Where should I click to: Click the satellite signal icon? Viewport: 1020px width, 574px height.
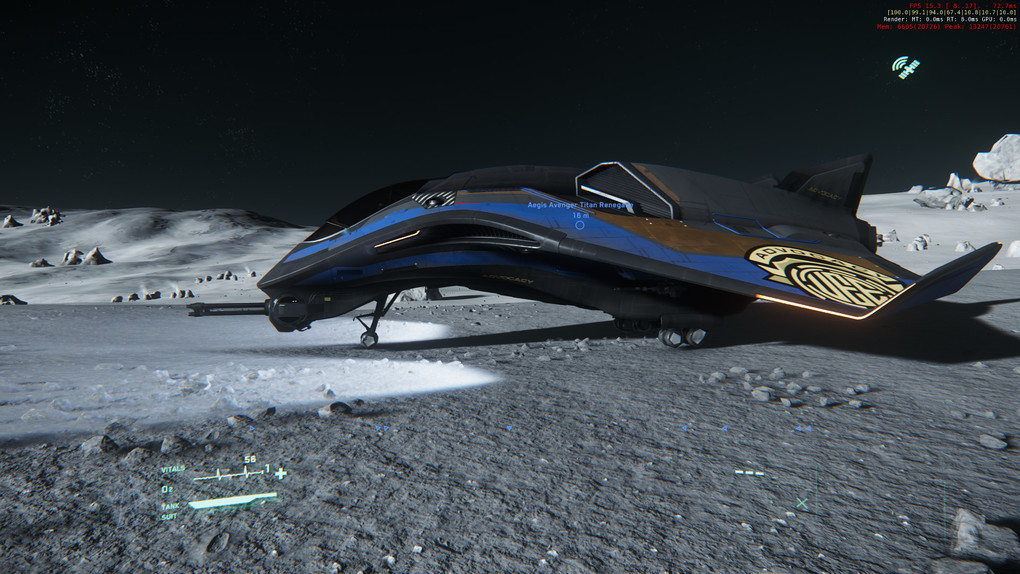coord(905,67)
